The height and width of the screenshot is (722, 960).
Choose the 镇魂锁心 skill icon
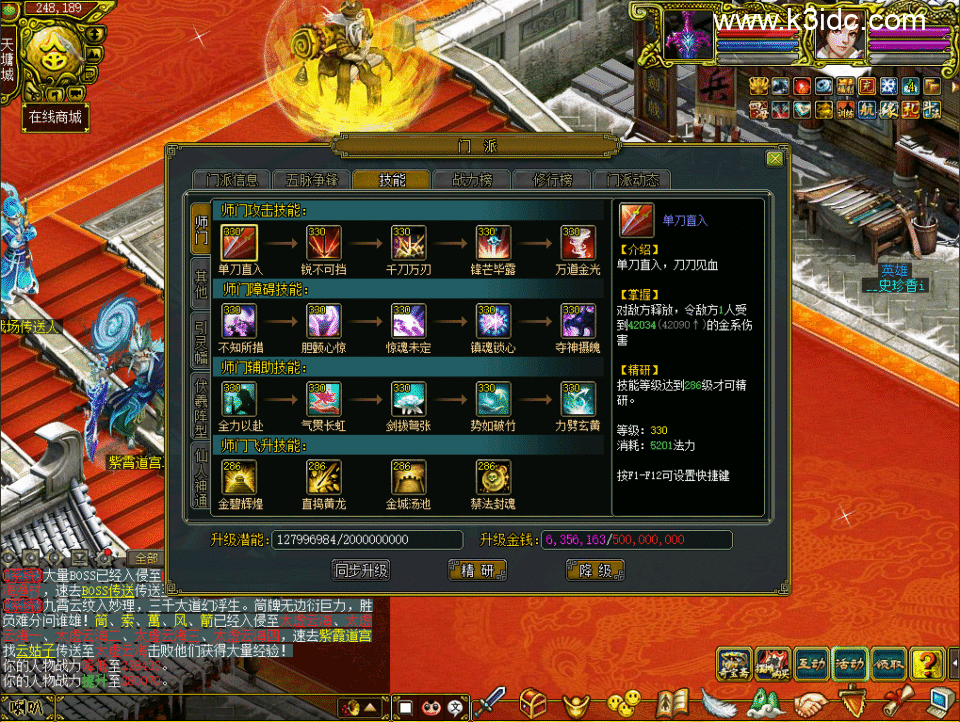click(494, 321)
